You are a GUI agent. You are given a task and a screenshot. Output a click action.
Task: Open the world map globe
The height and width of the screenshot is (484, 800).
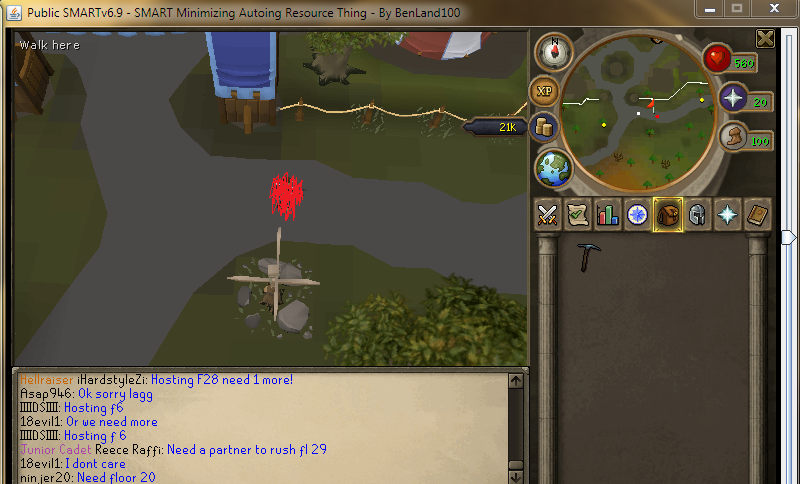(551, 165)
